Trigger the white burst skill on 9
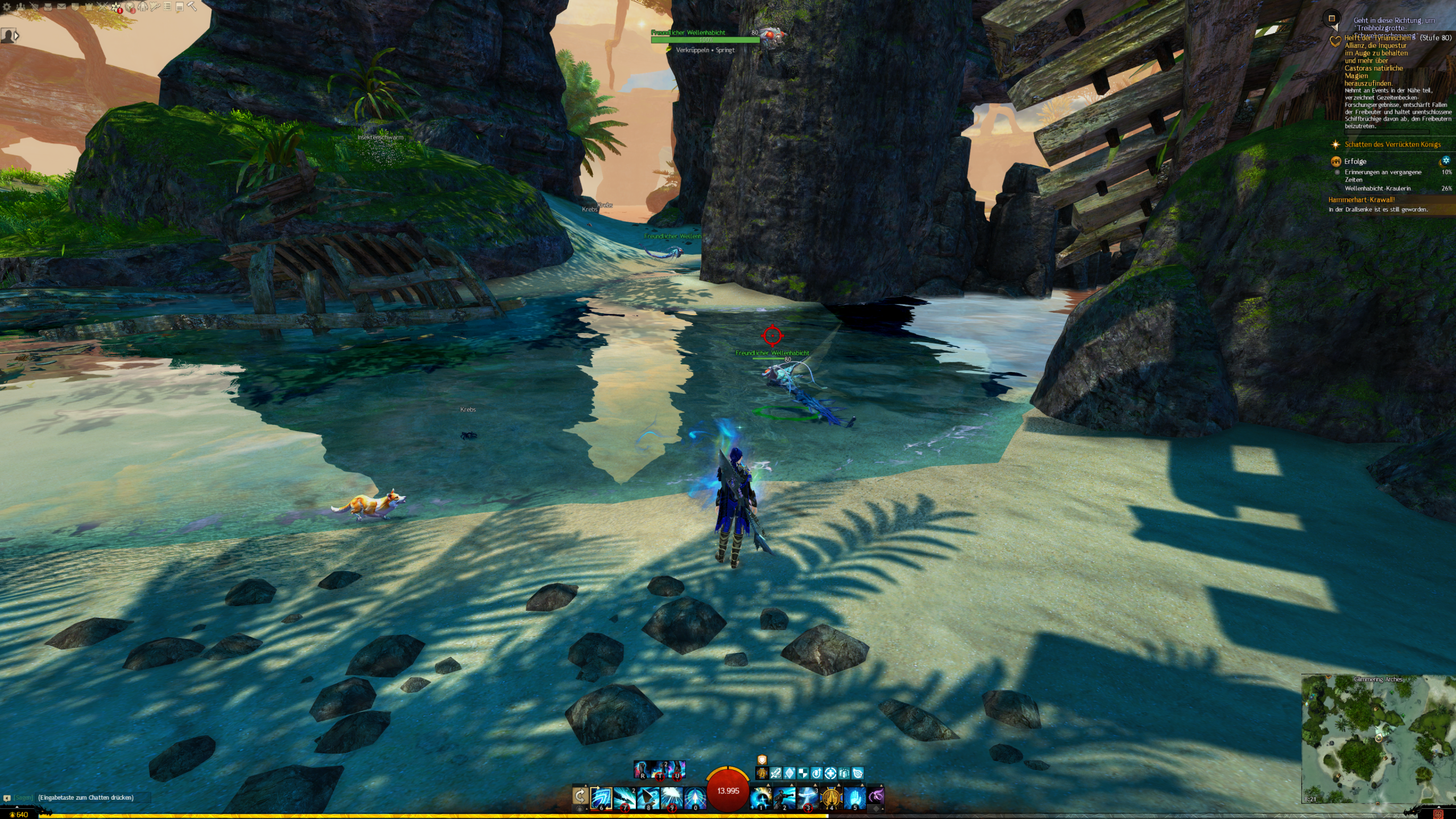Viewport: 1456px width, 819px height. coord(671,797)
